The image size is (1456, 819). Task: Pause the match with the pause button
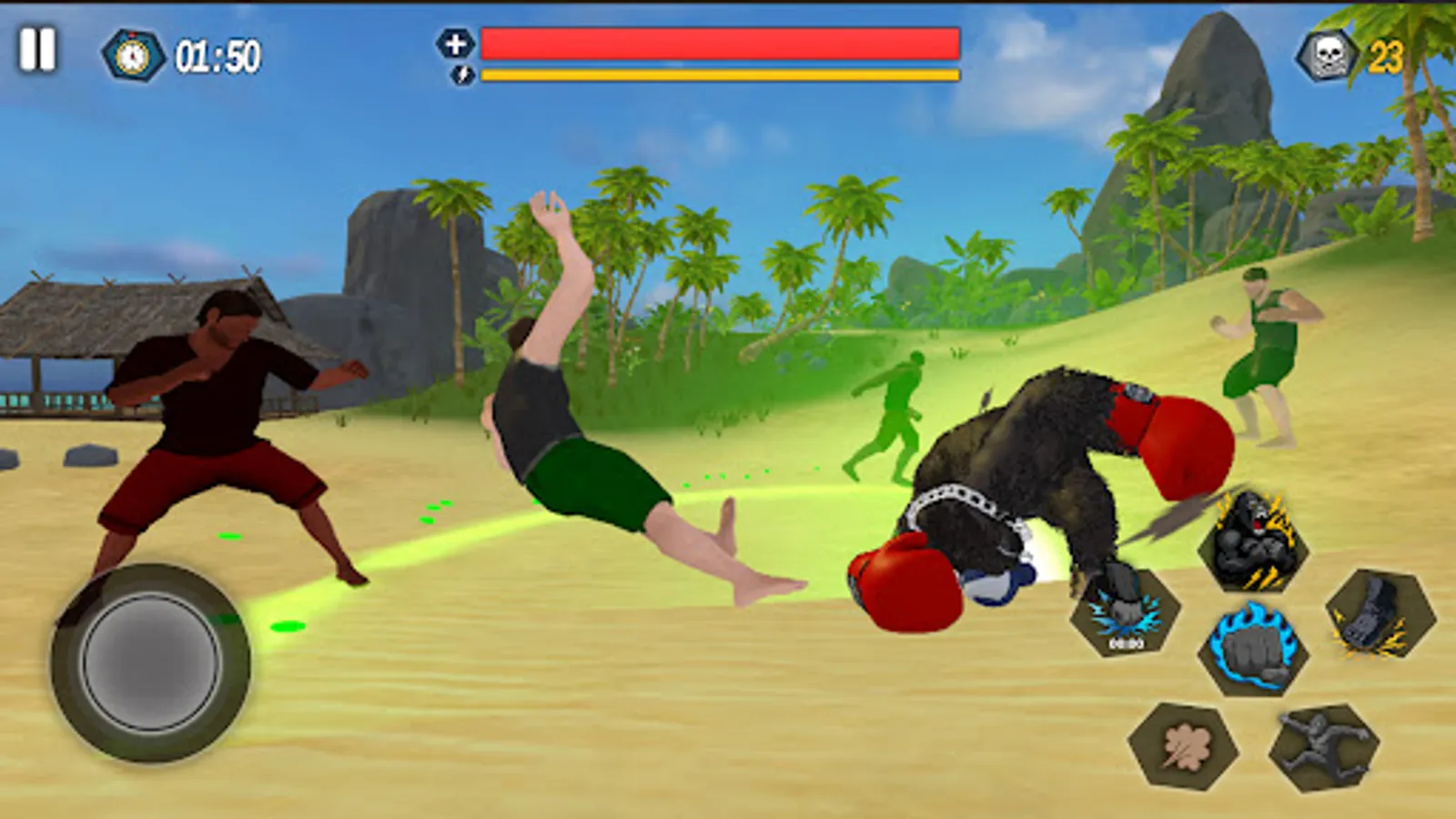(x=36, y=50)
